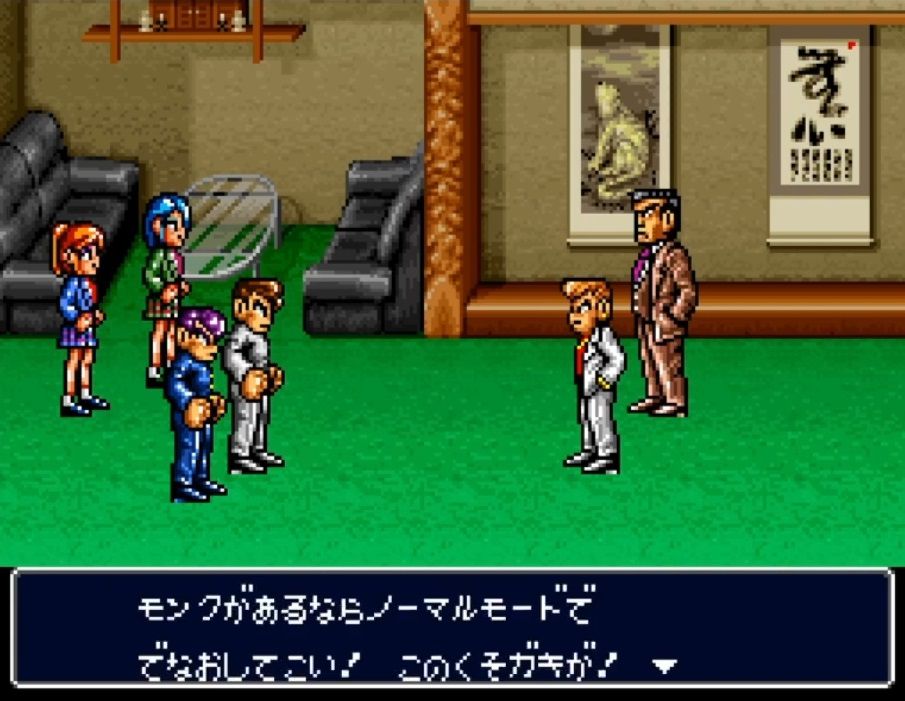
Task: Advance dialogue with the down arrow indicator
Action: click(665, 664)
